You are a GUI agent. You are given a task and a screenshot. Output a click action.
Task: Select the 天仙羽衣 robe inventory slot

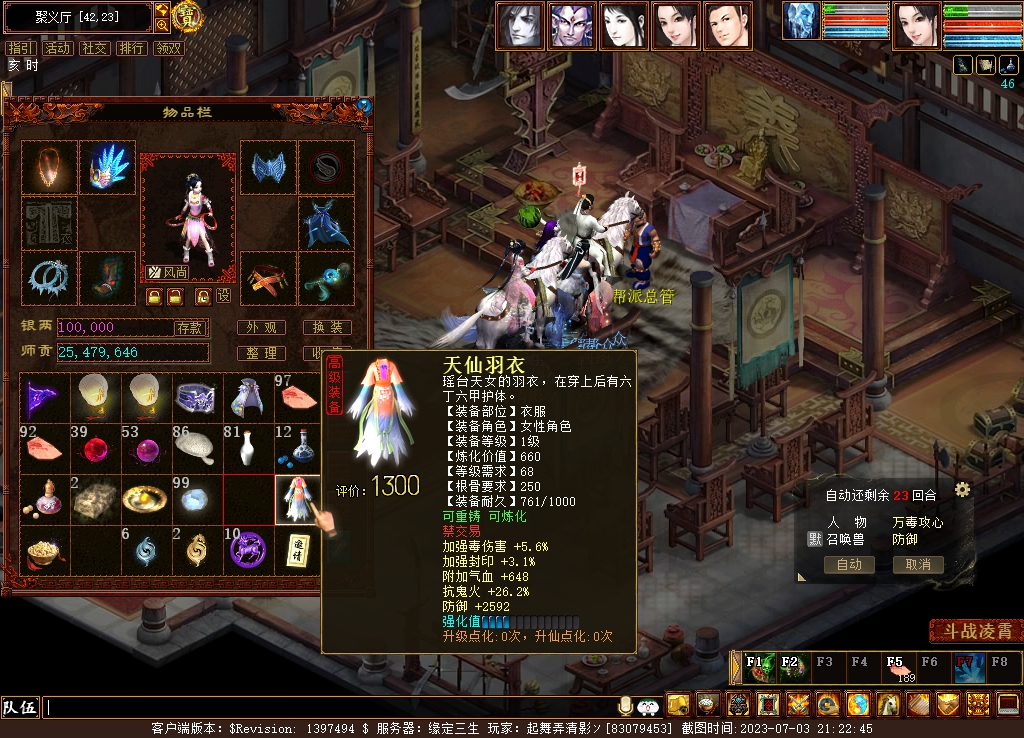click(298, 499)
